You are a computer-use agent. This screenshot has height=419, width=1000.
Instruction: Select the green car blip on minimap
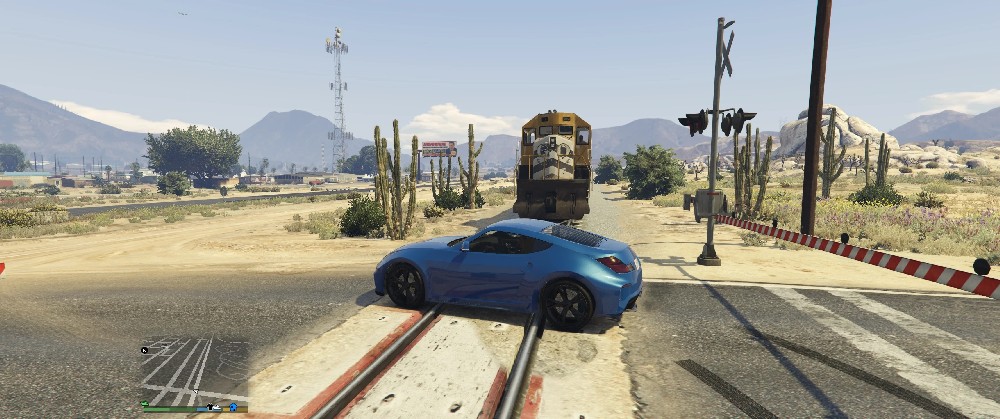click(145, 404)
